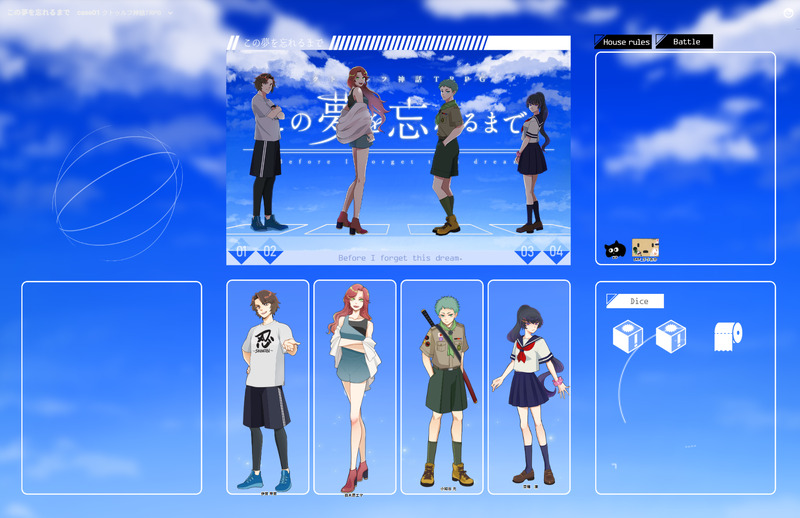Open the House rules panel

point(623,42)
